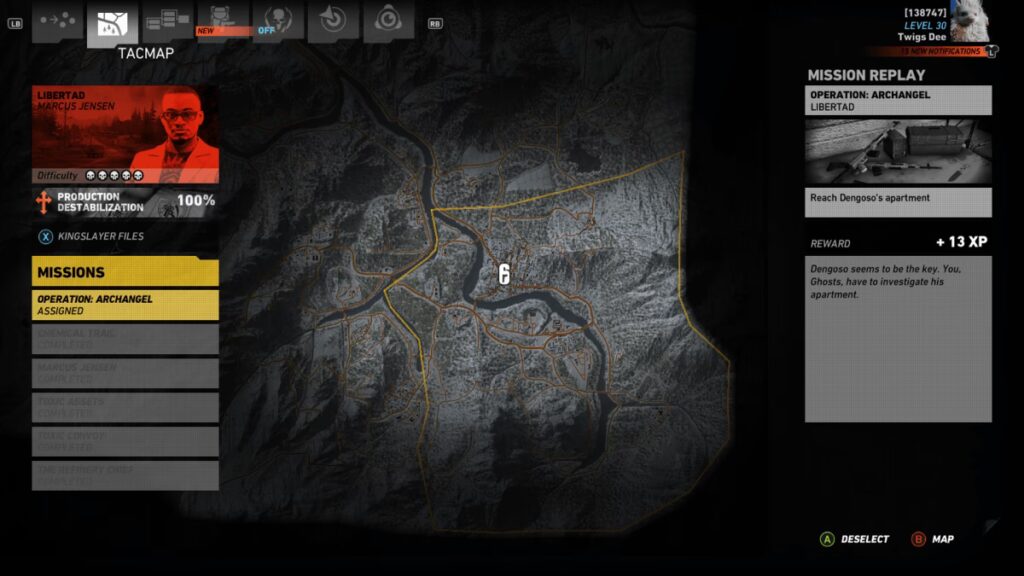
Task: Select the mission marker on the map
Action: pyautogui.click(x=504, y=275)
